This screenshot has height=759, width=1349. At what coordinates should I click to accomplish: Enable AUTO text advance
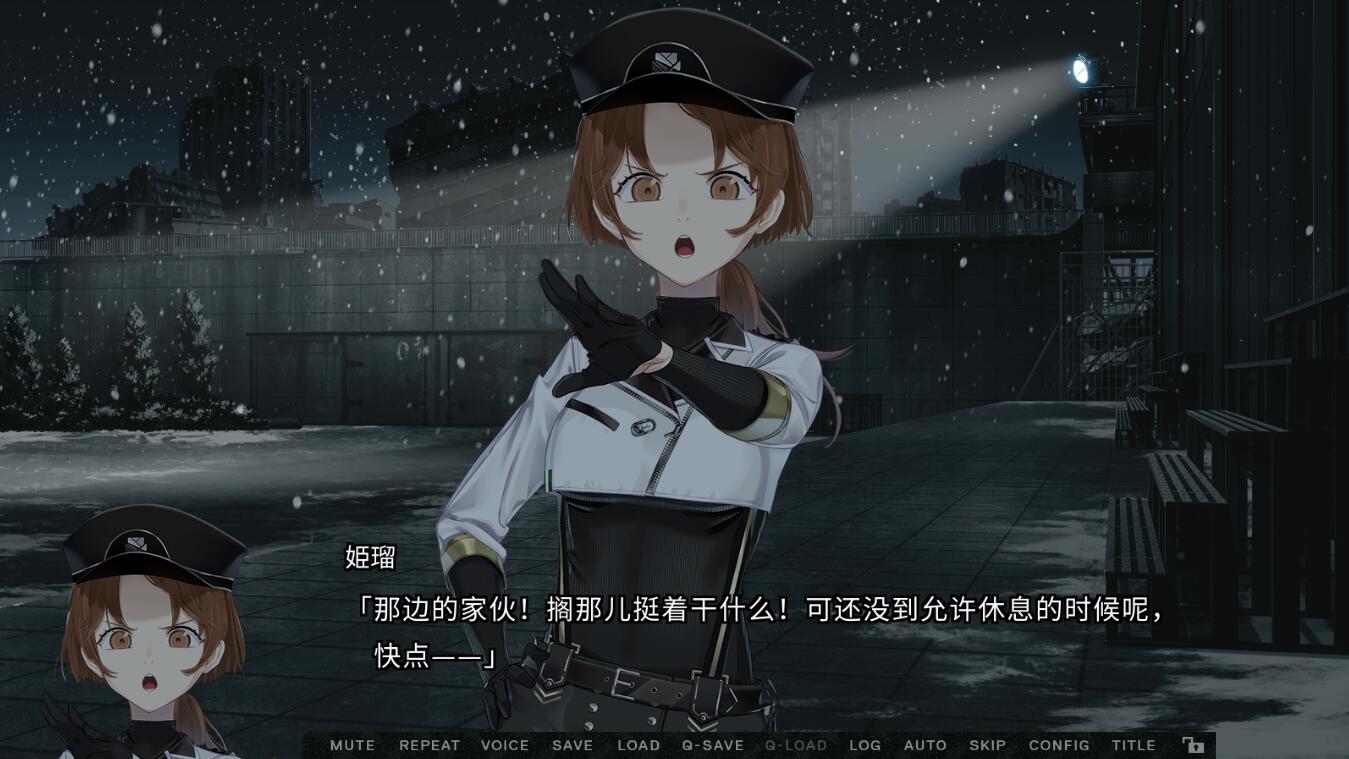[x=925, y=745]
